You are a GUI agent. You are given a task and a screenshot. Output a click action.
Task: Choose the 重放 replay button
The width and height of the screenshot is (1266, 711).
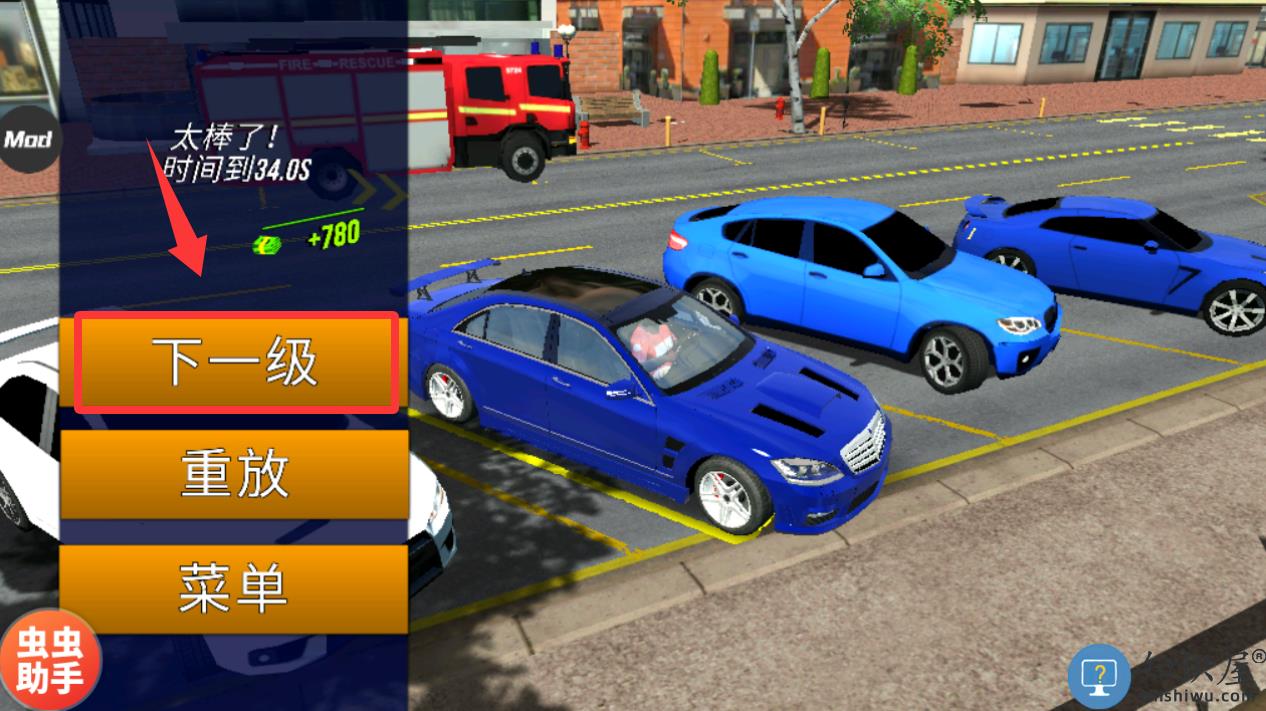[x=234, y=474]
